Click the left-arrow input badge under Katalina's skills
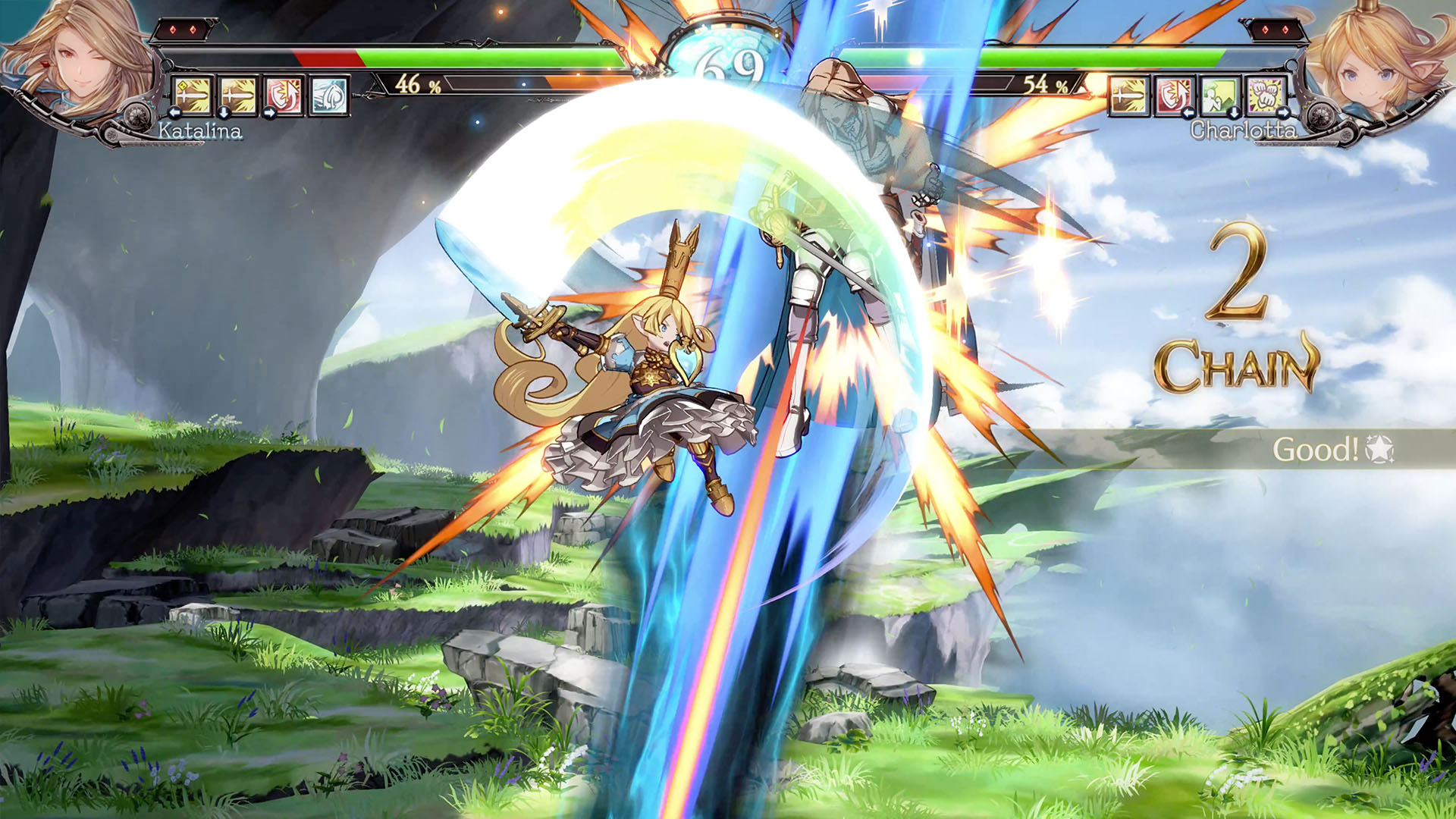The height and width of the screenshot is (819, 1456). pos(174,113)
